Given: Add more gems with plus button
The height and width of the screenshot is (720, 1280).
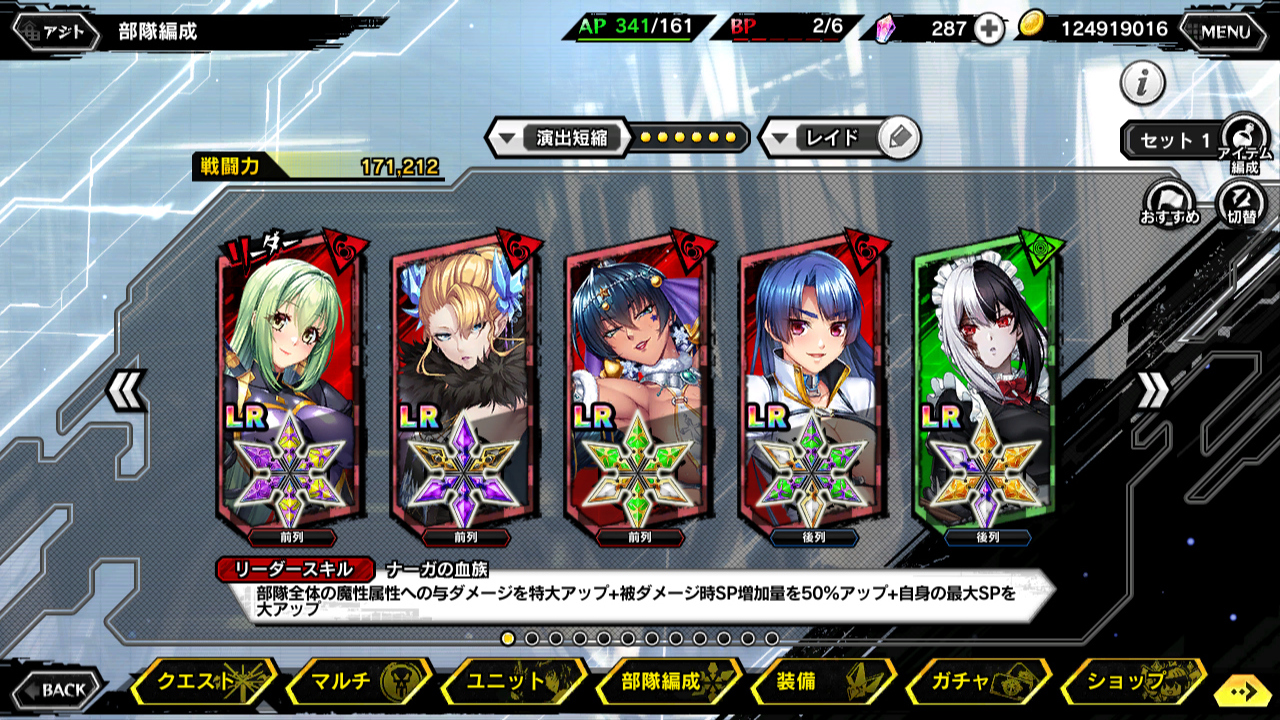Looking at the screenshot, I should point(989,29).
